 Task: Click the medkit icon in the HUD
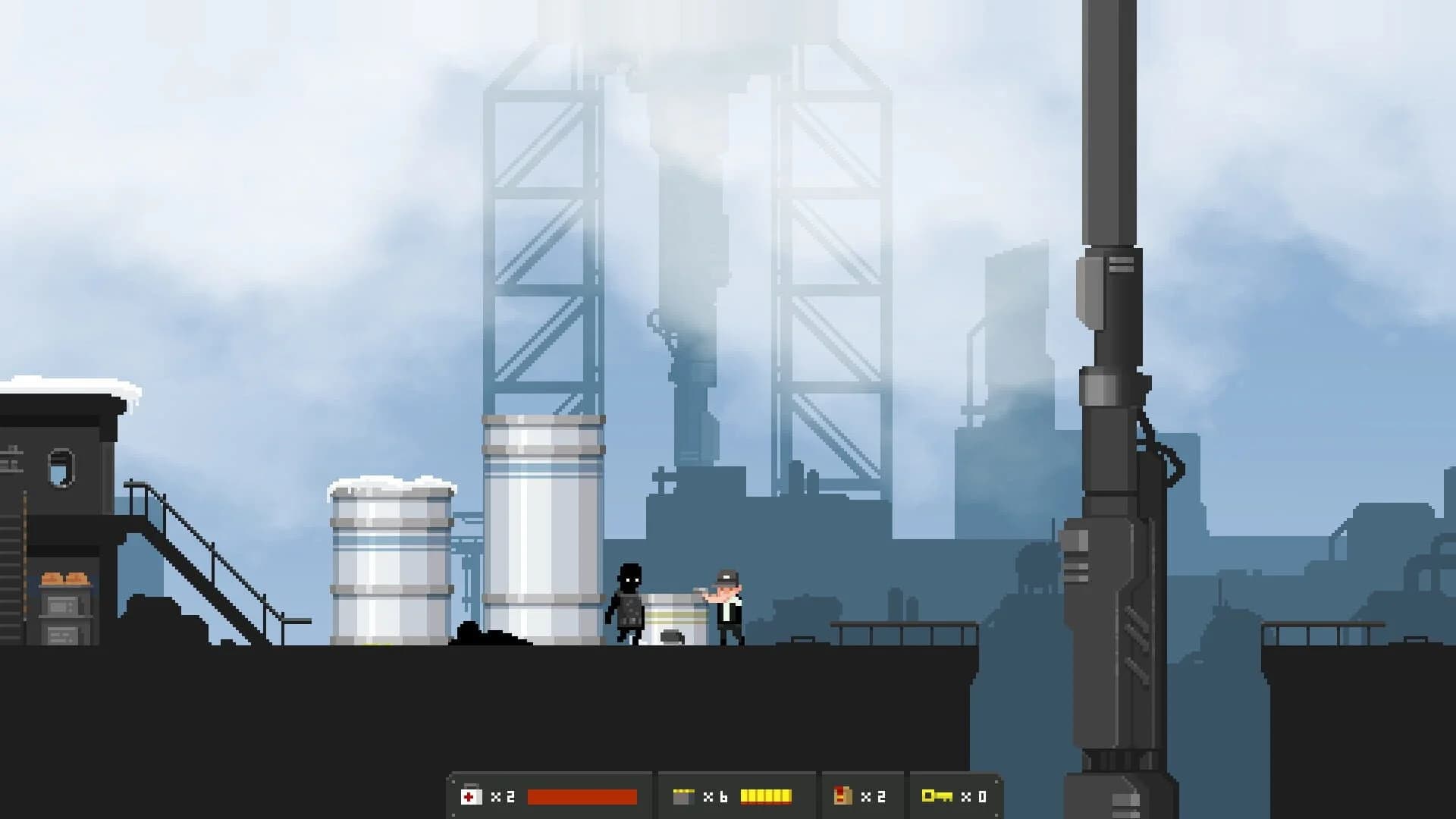[470, 795]
